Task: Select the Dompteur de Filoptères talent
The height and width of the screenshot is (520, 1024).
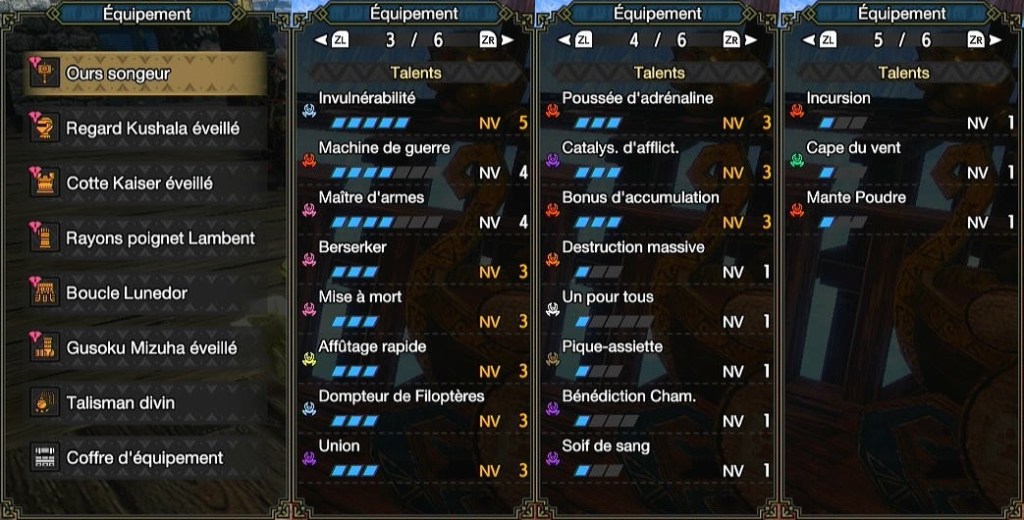Action: [x=414, y=408]
